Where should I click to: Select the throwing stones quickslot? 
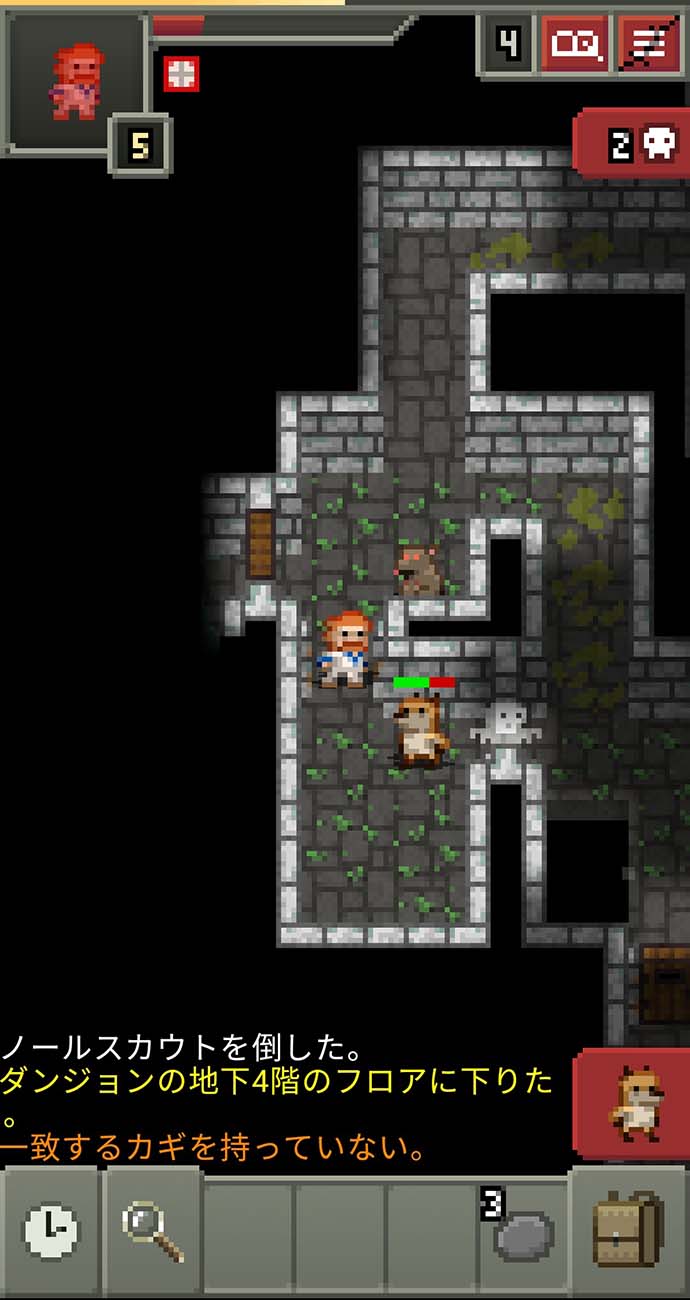[x=522, y=1231]
